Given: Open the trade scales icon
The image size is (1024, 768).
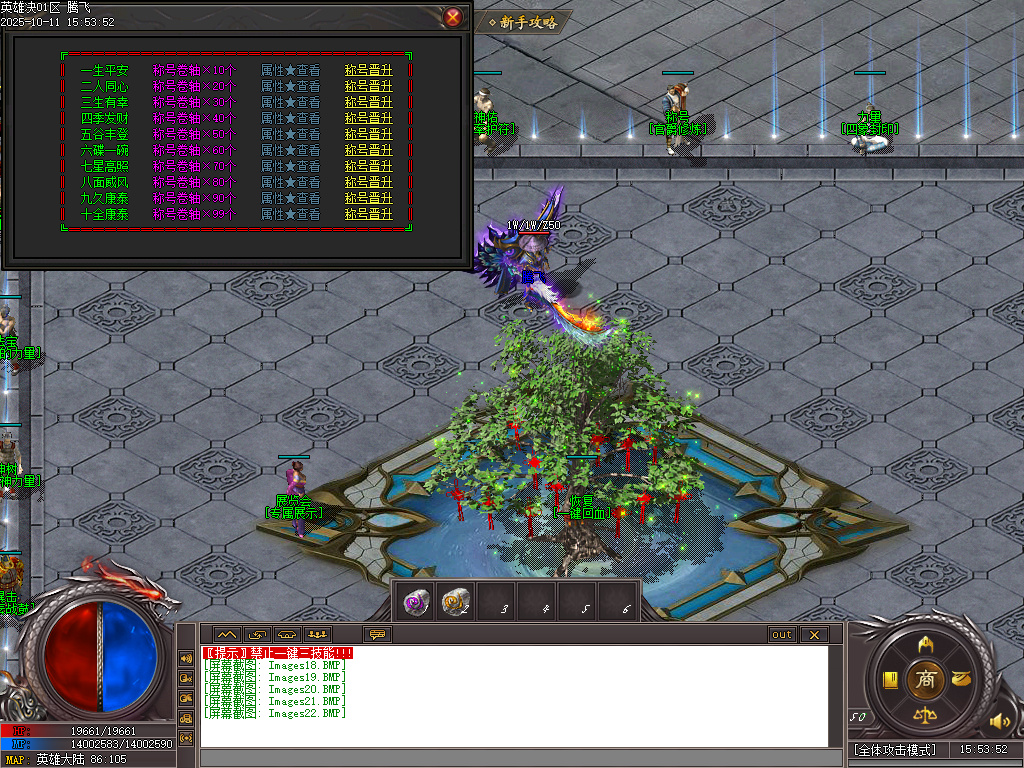Looking at the screenshot, I should tap(926, 716).
